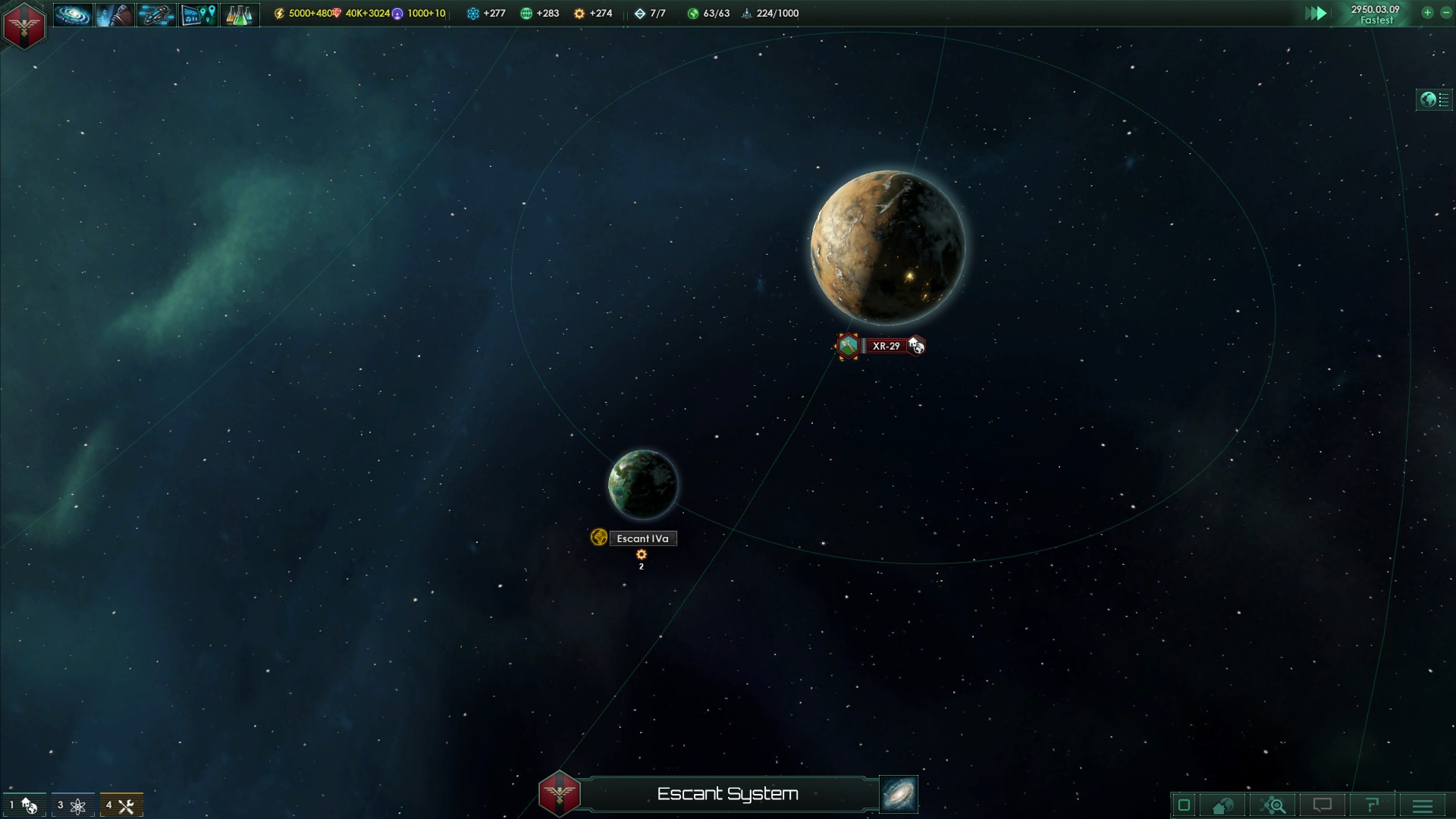Increase game speed with the plus button
This screenshot has height=819, width=1456.
click(1427, 13)
